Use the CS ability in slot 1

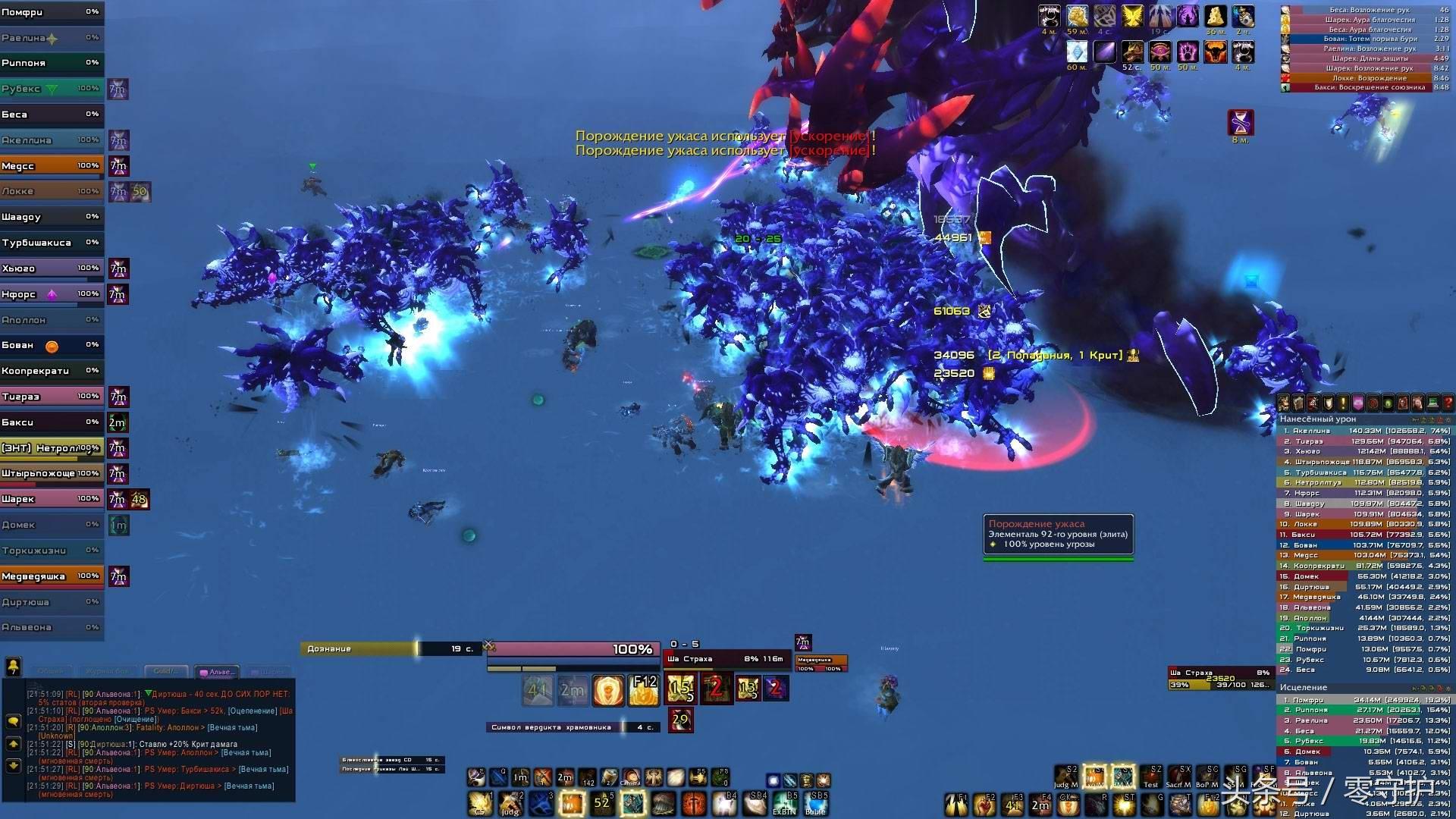[x=480, y=803]
